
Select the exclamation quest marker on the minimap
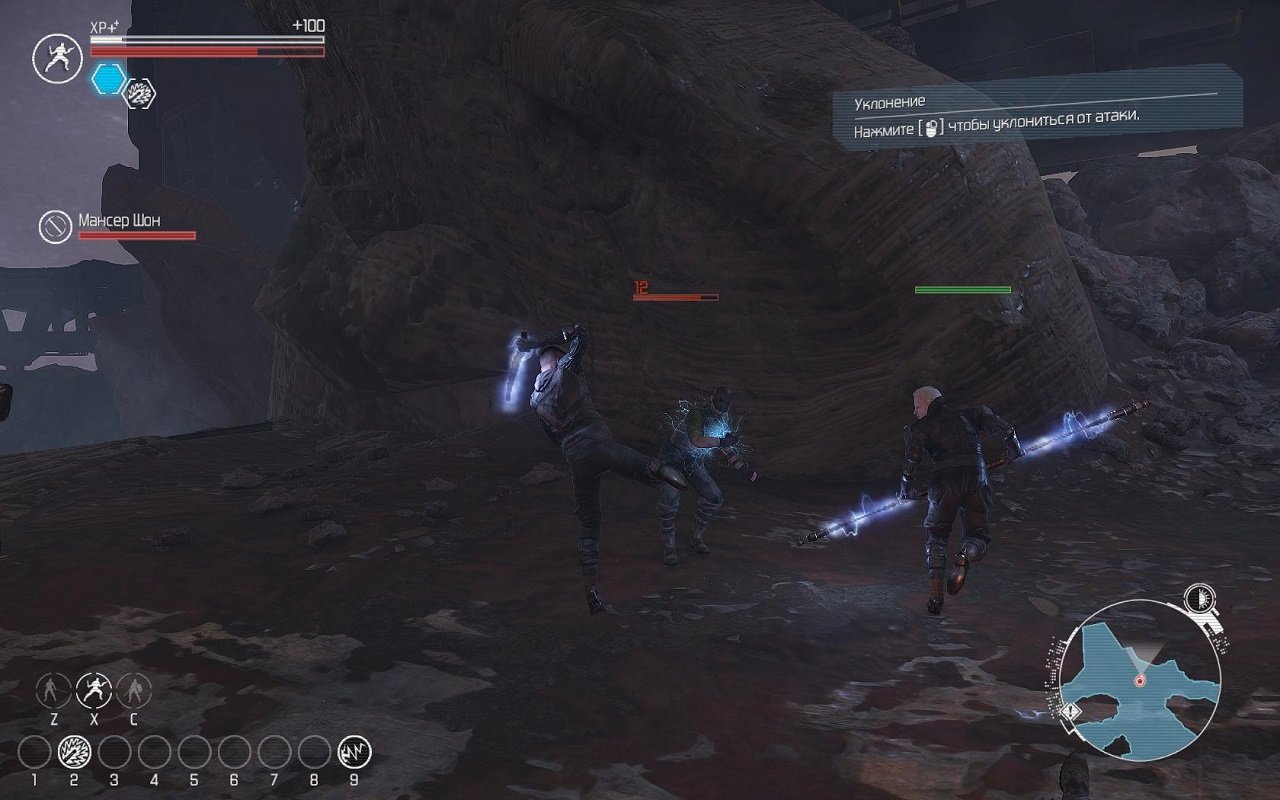point(1072,712)
